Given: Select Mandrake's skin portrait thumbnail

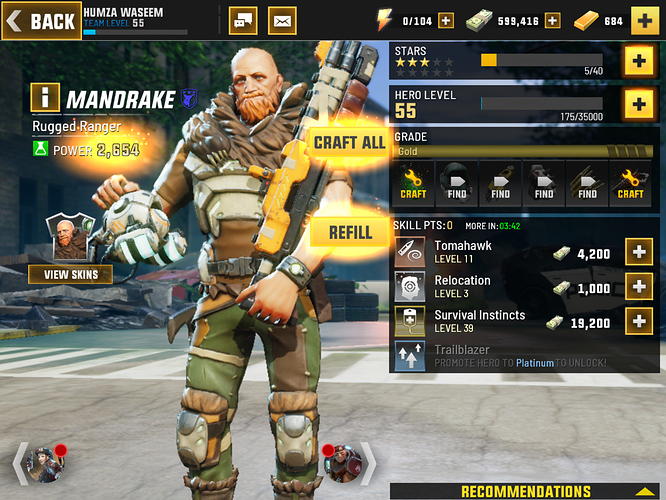Looking at the screenshot, I should [69, 237].
